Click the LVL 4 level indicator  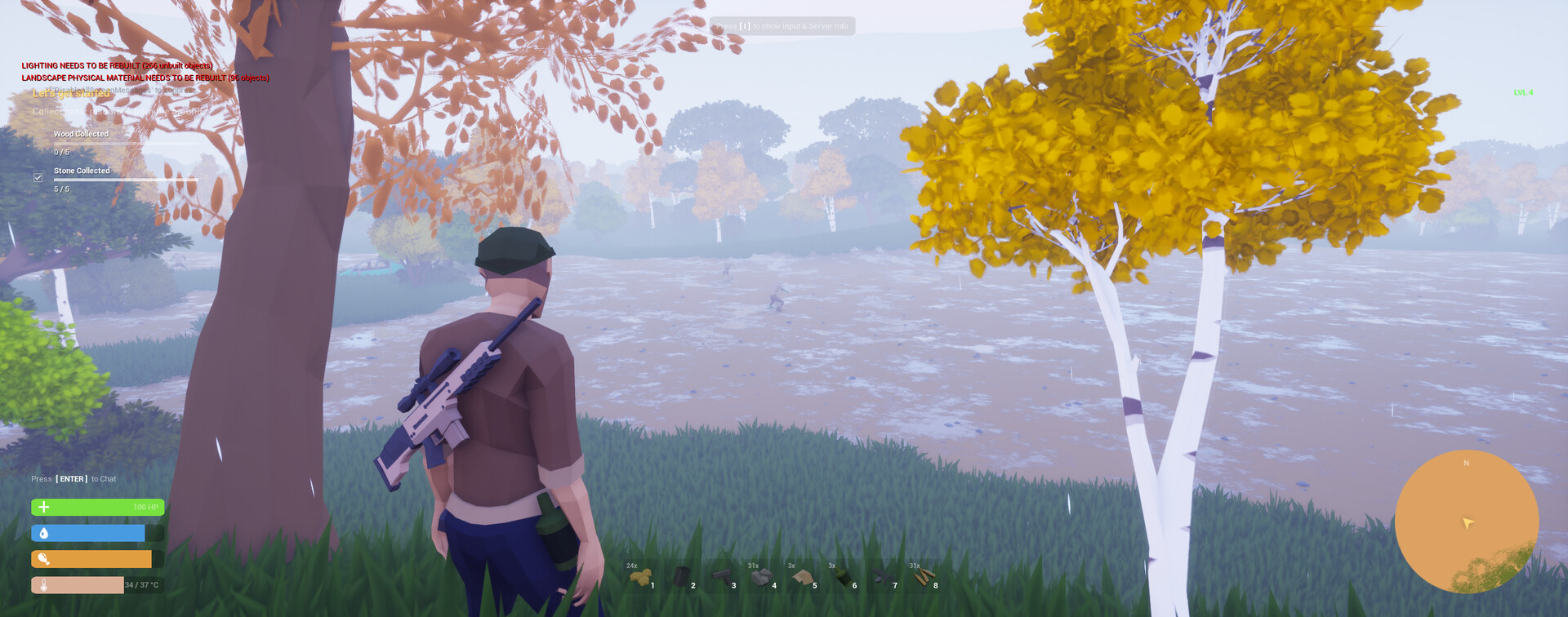click(1521, 93)
